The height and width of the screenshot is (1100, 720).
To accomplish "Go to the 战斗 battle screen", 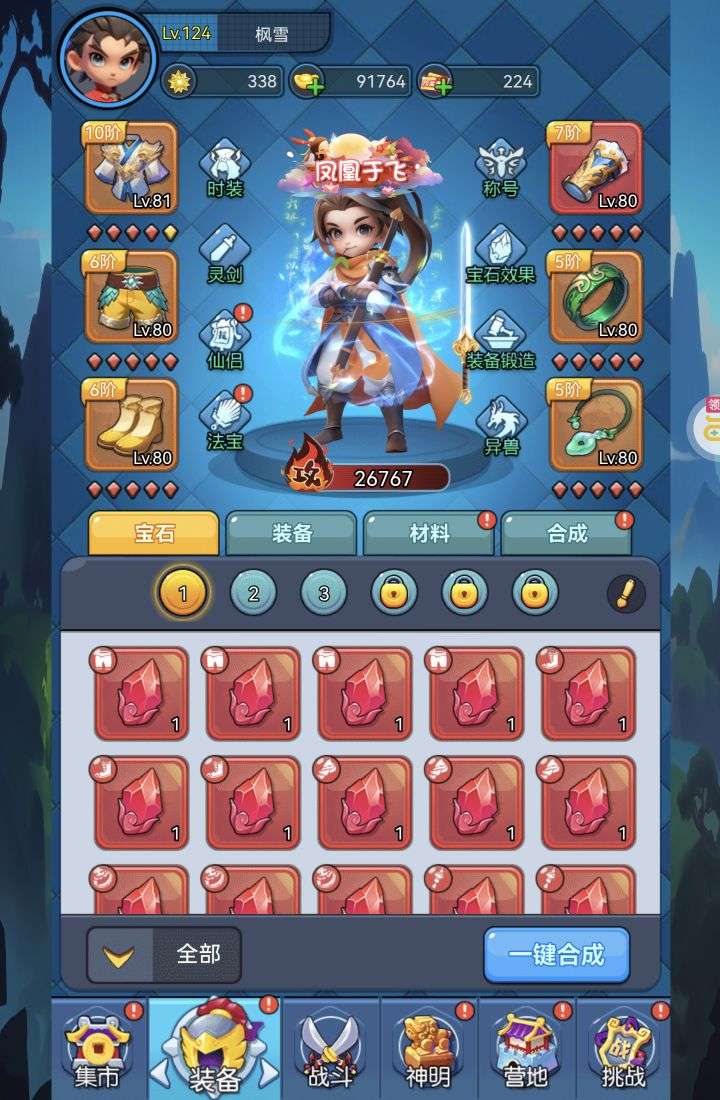I will tap(331, 1050).
